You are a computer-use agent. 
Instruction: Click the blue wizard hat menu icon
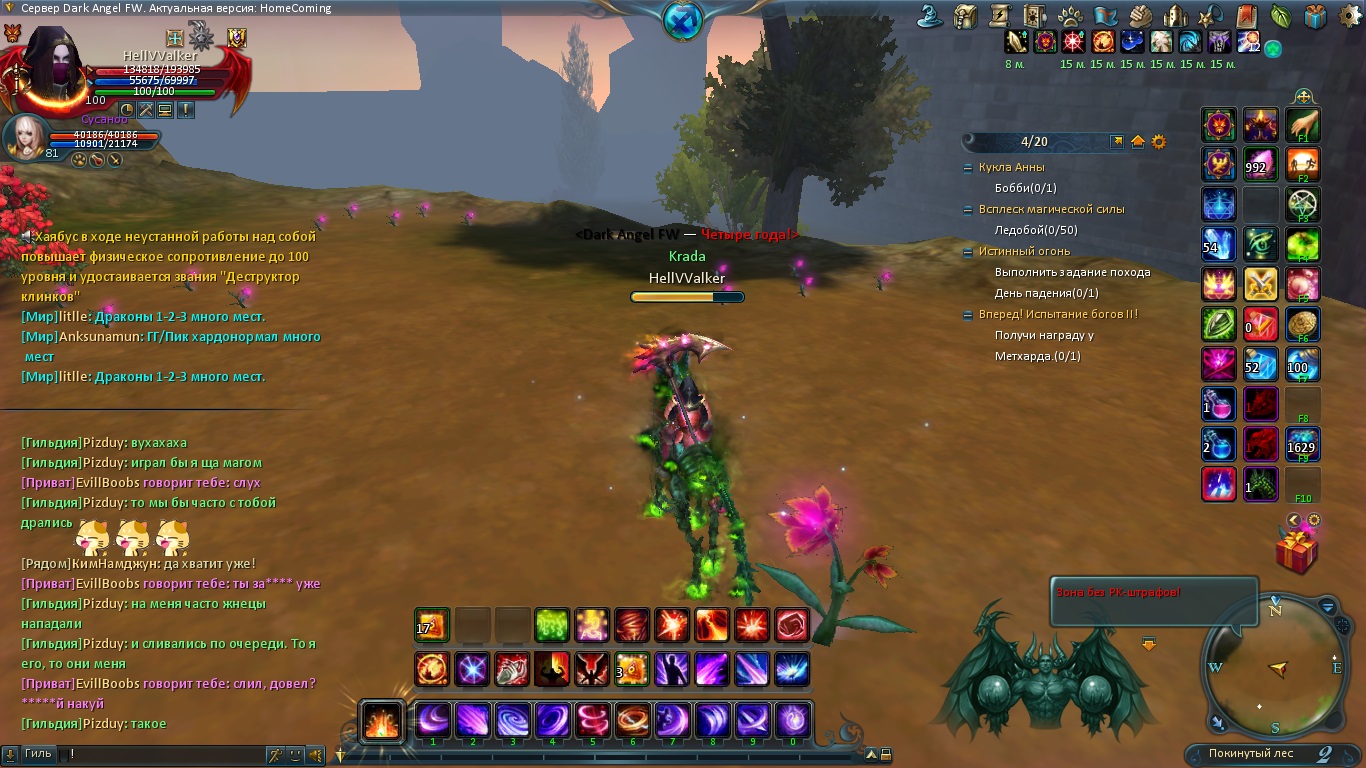932,16
